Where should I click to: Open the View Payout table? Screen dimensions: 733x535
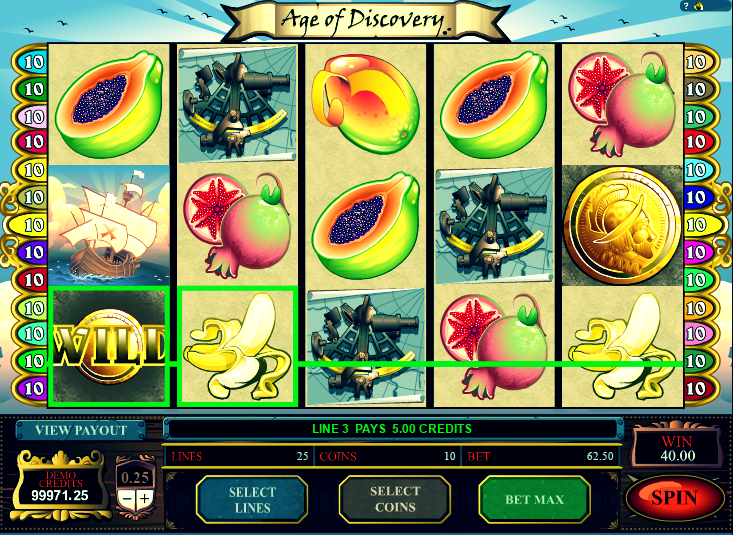[81, 430]
